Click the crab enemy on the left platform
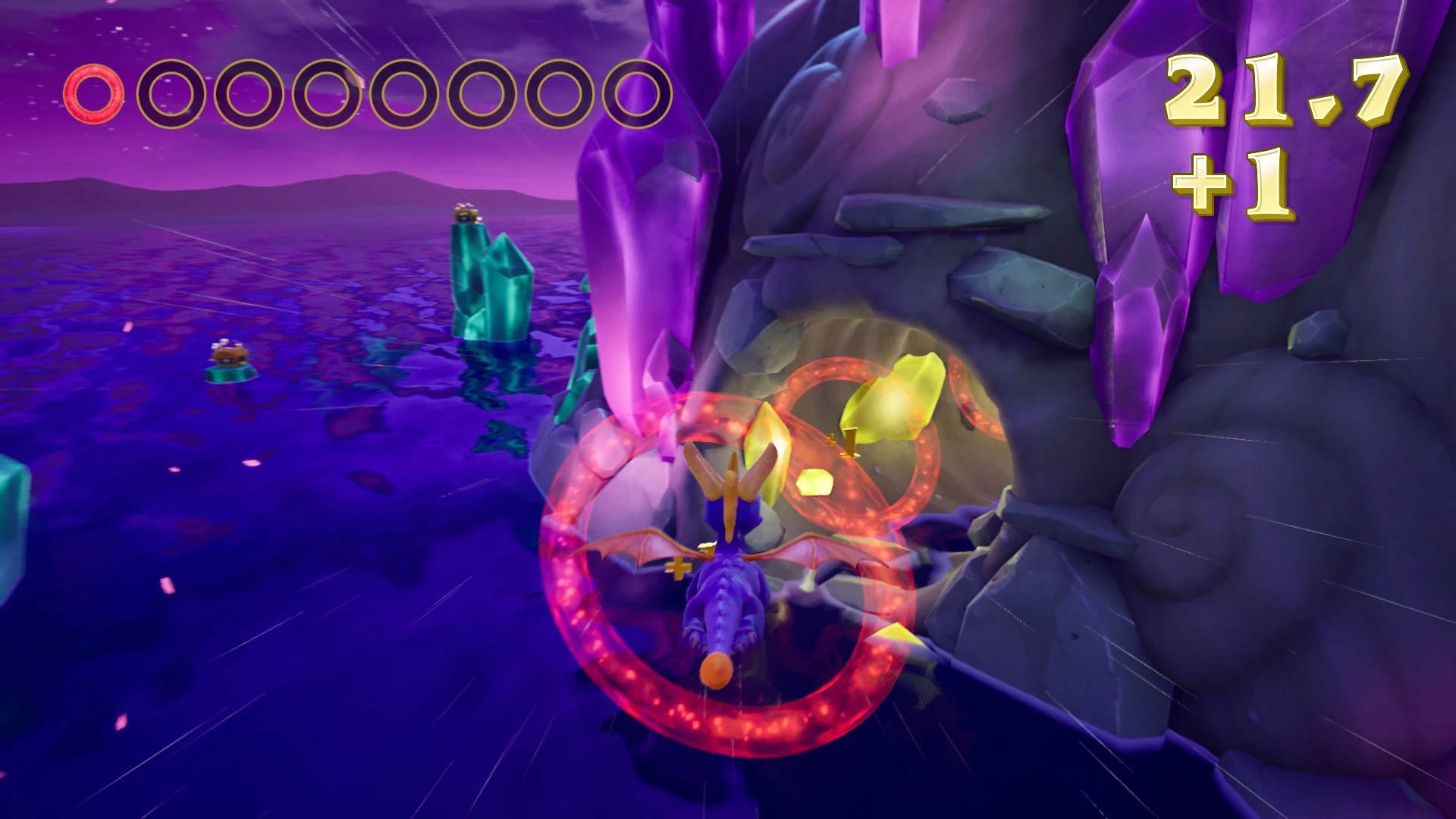 [x=229, y=355]
